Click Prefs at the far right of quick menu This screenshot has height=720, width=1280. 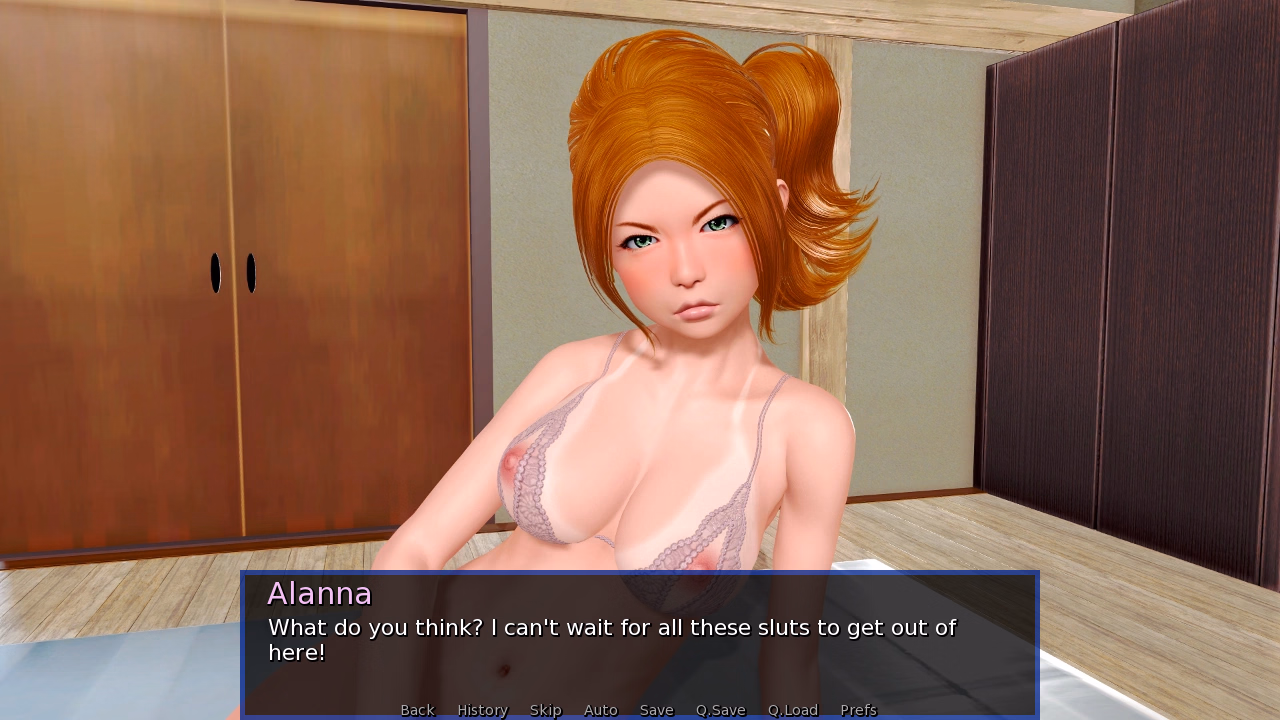(x=859, y=710)
